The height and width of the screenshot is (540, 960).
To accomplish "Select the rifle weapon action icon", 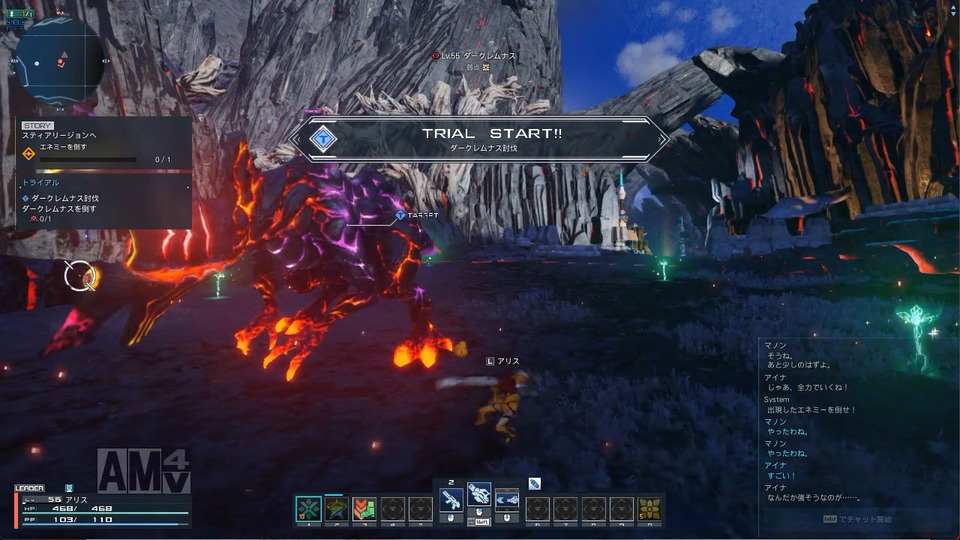I will [450, 499].
